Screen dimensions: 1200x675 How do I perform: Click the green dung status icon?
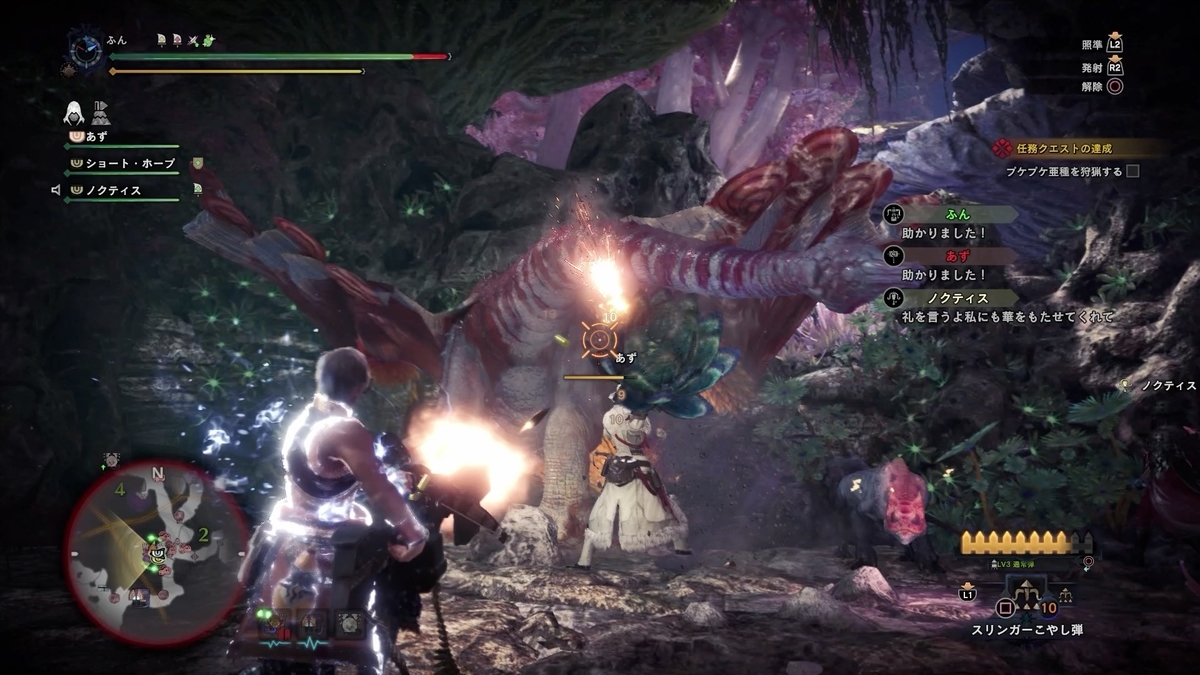pos(209,41)
